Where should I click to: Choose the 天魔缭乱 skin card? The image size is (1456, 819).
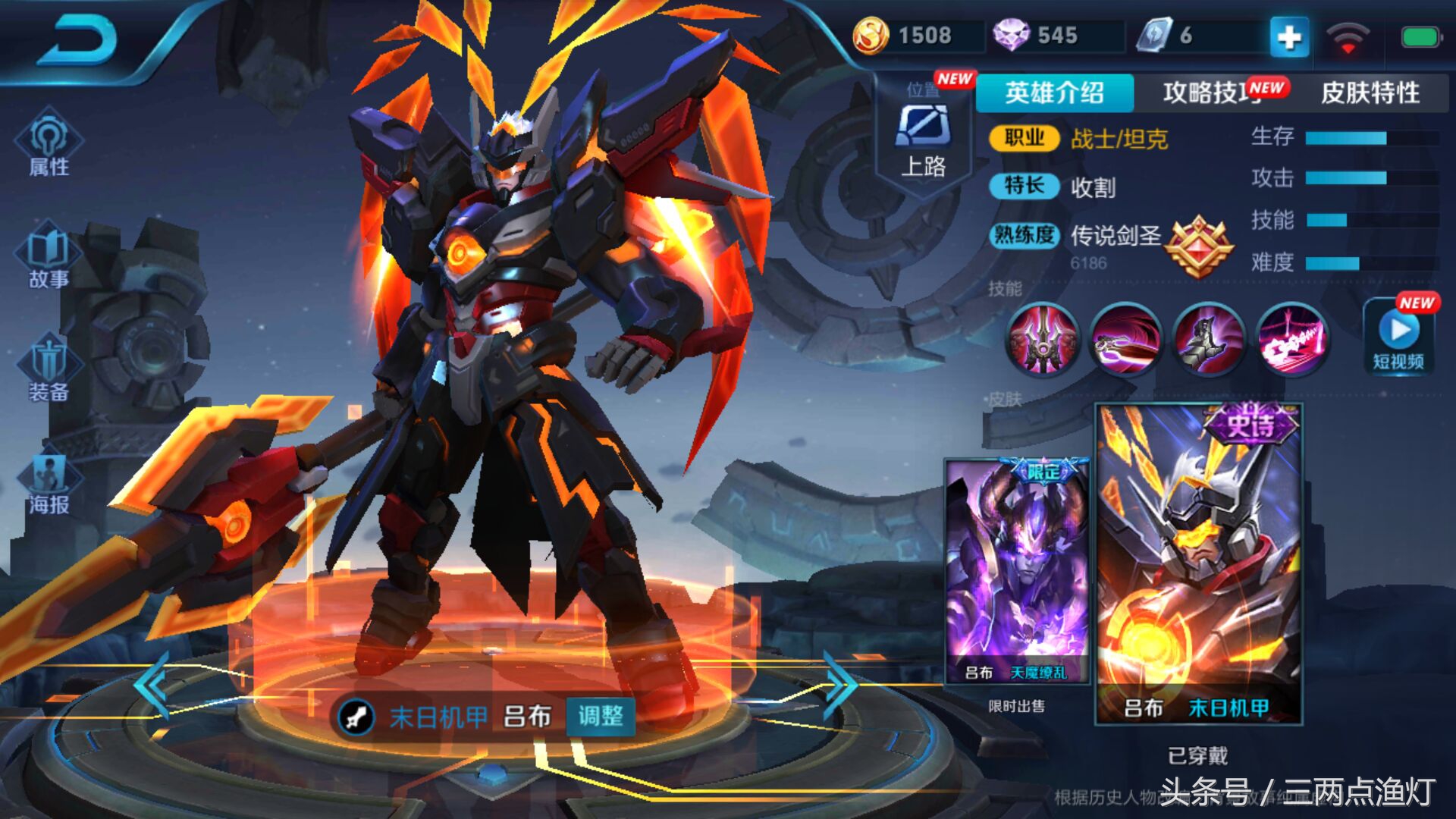coord(1017,571)
